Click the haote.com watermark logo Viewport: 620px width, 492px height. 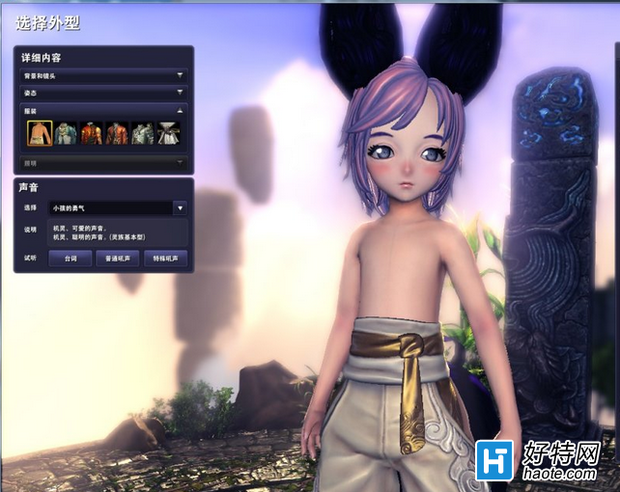(539, 463)
